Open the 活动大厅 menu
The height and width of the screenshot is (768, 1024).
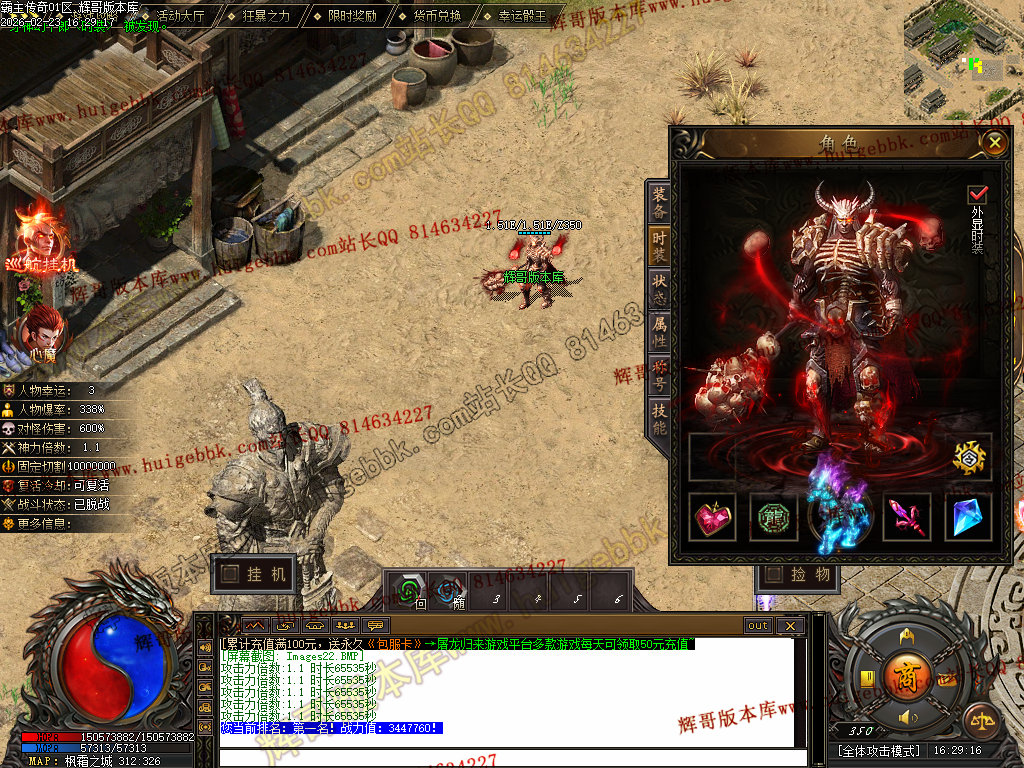181,16
